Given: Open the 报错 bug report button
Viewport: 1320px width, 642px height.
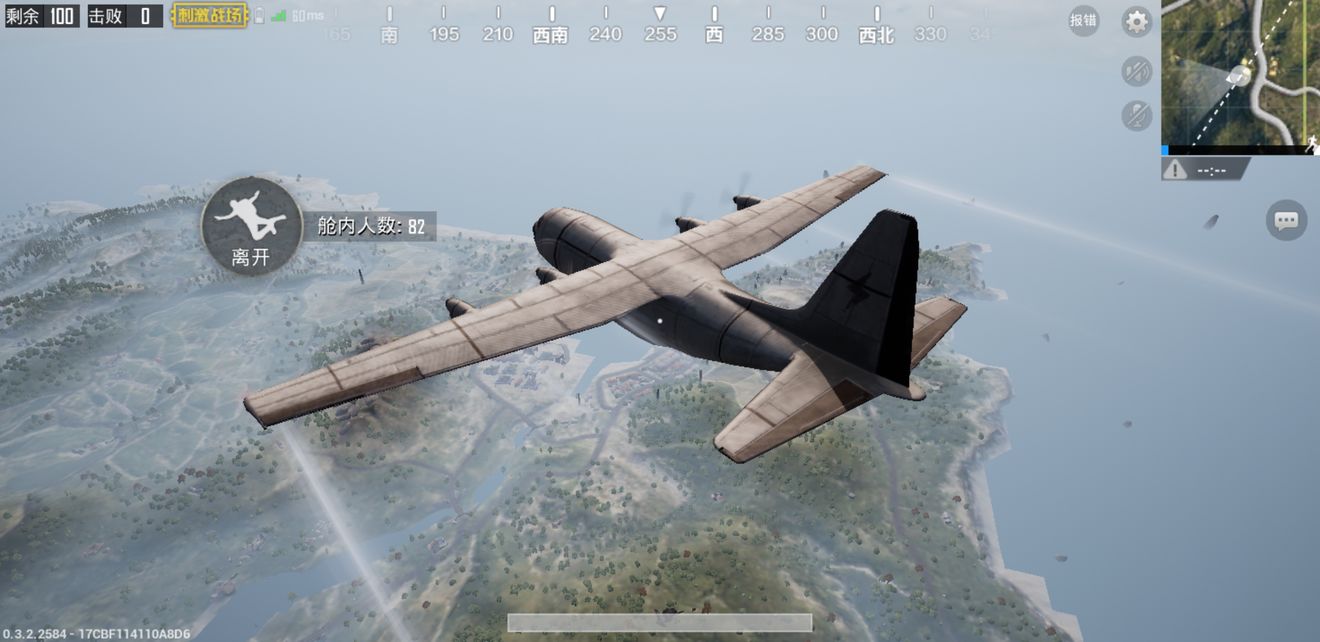Looking at the screenshot, I should click(x=1083, y=20).
